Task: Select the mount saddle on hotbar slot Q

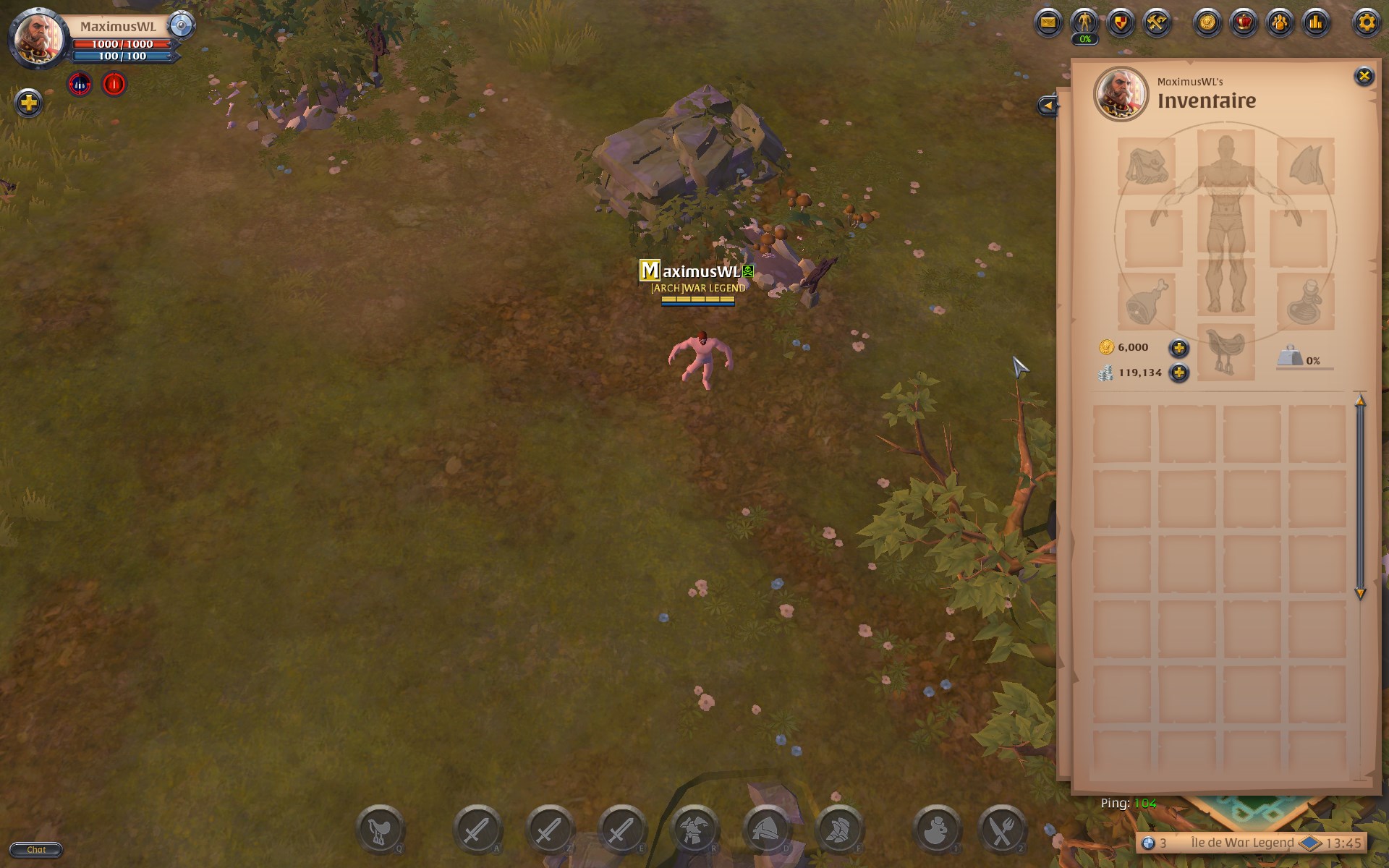Action: click(381, 830)
